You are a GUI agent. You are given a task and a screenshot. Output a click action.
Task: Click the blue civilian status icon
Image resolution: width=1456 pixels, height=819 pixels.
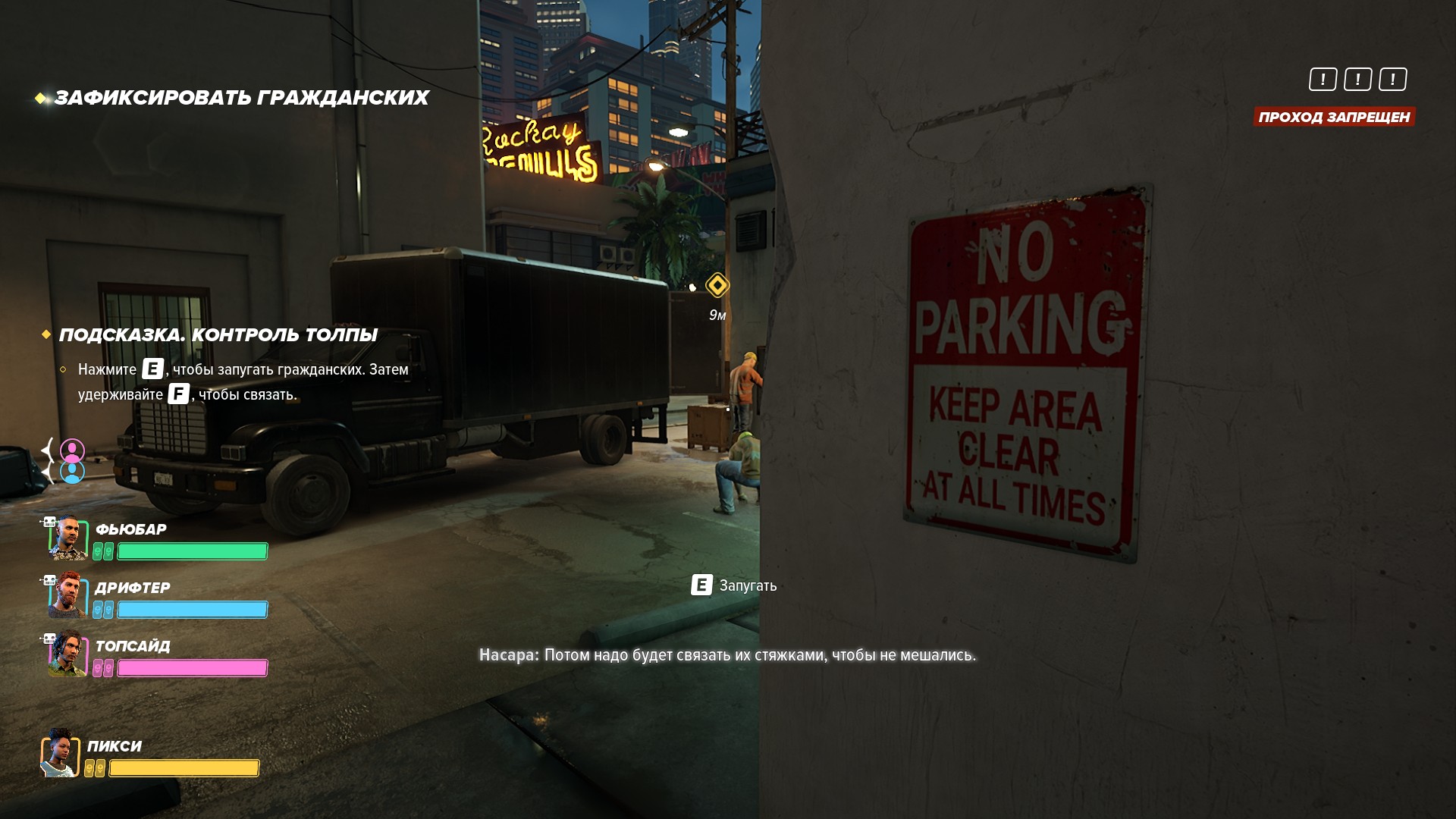73,472
